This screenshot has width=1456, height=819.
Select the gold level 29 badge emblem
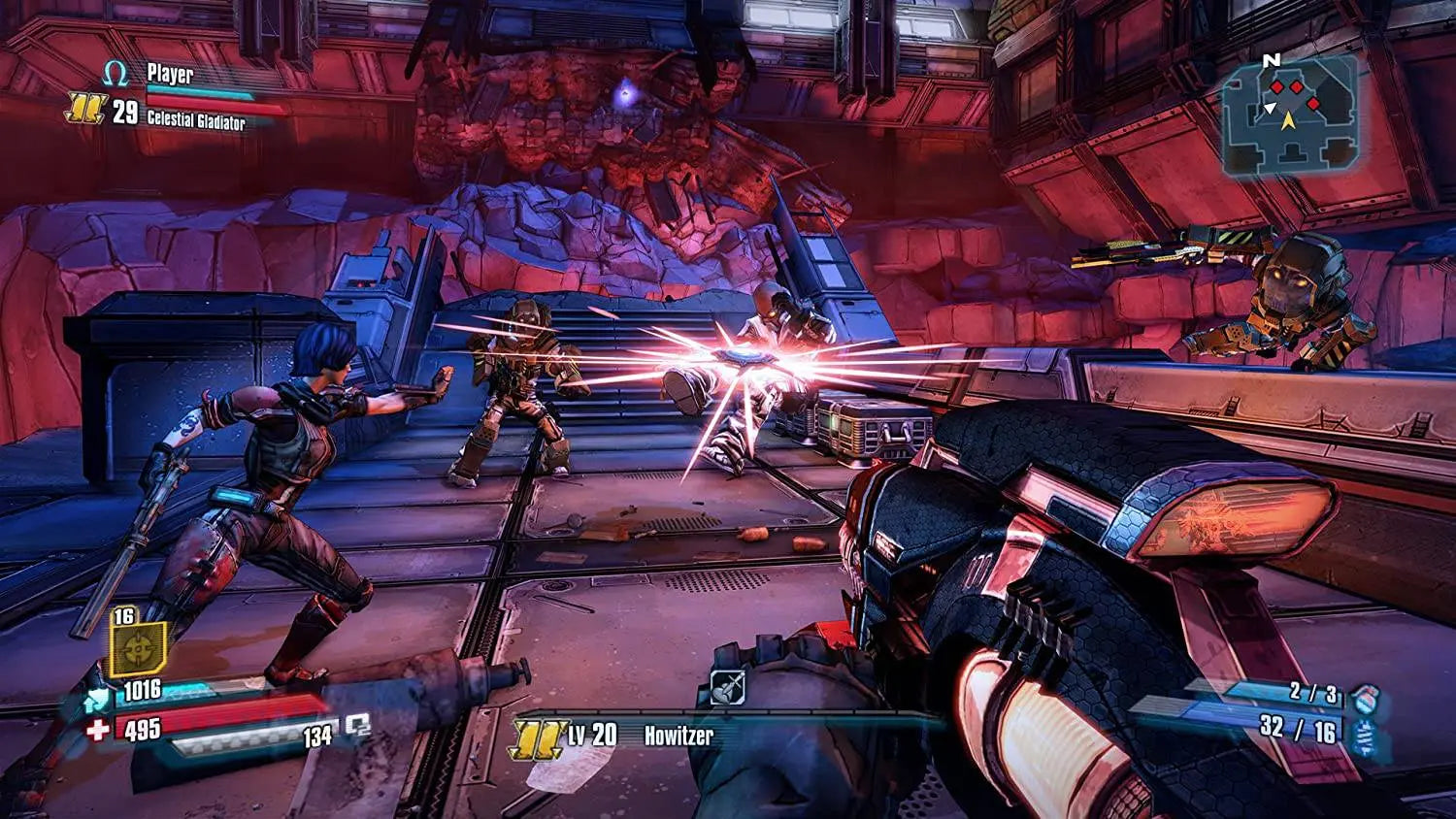[84, 109]
